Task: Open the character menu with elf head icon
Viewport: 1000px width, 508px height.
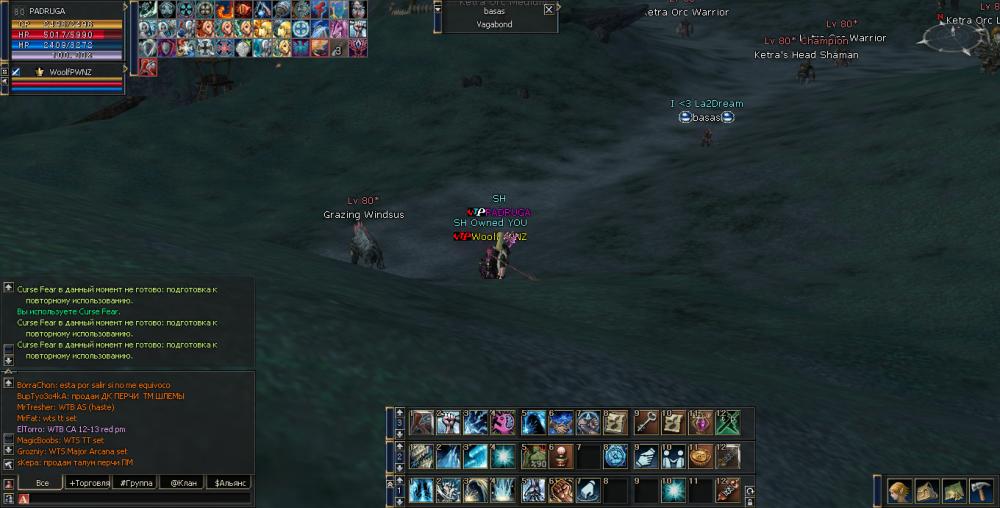Action: click(x=899, y=490)
